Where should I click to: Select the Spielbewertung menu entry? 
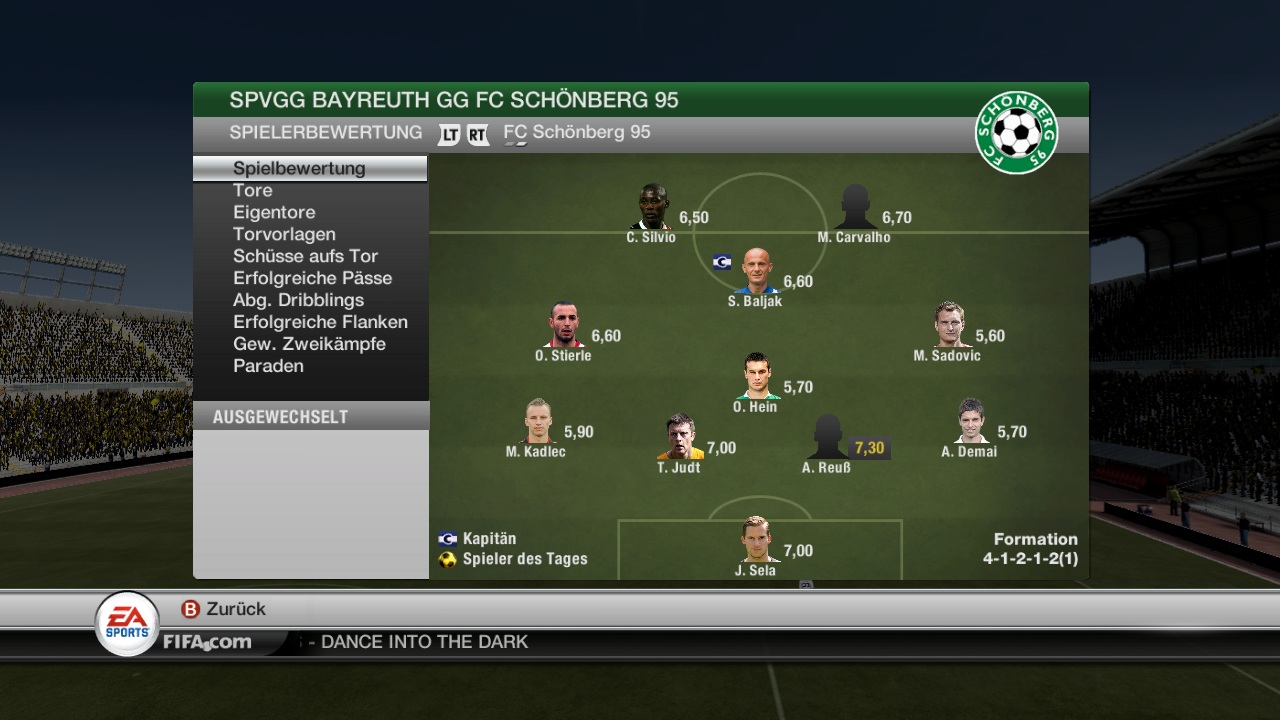(x=299, y=168)
